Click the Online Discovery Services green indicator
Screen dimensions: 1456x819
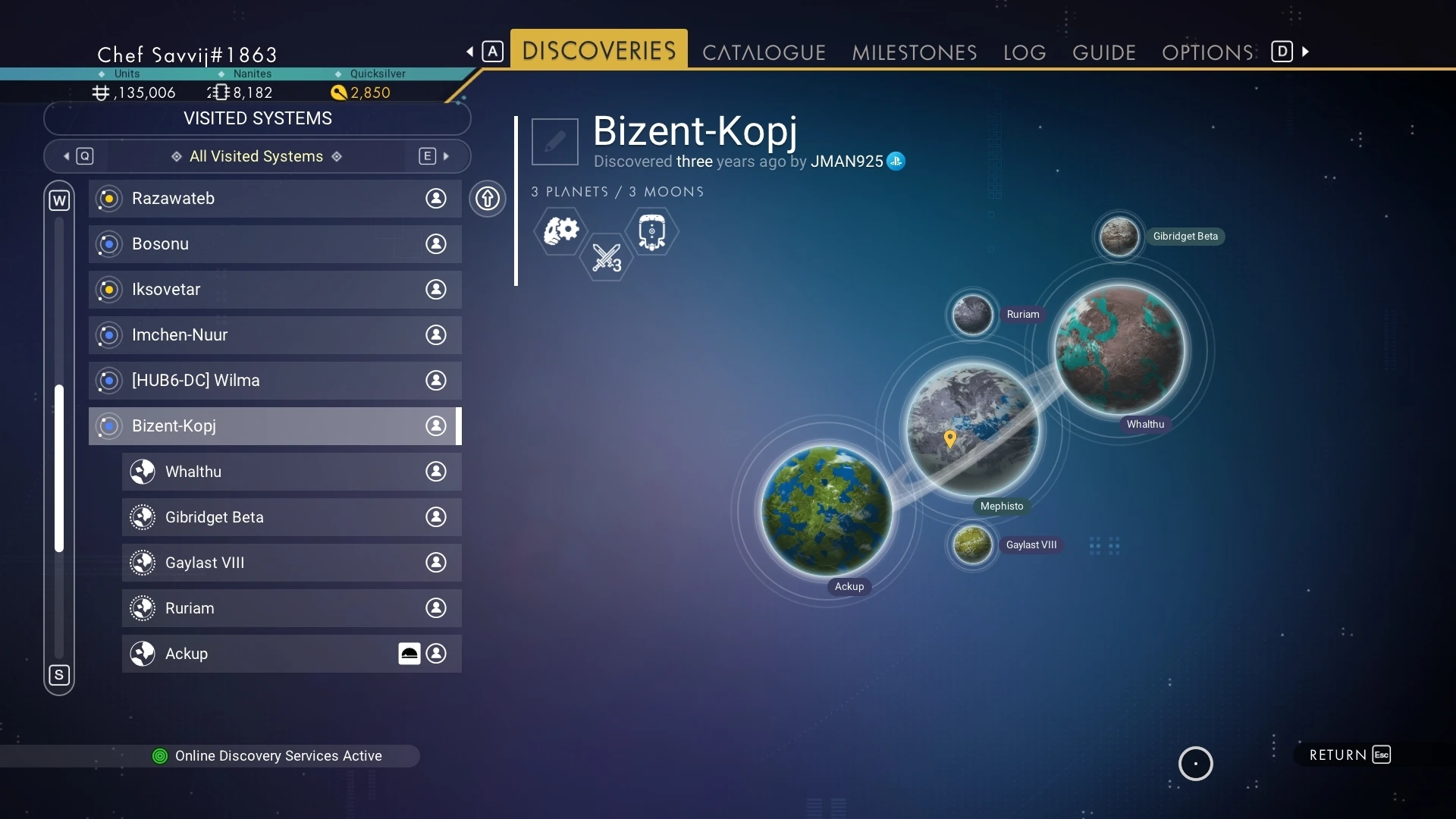[x=159, y=756]
